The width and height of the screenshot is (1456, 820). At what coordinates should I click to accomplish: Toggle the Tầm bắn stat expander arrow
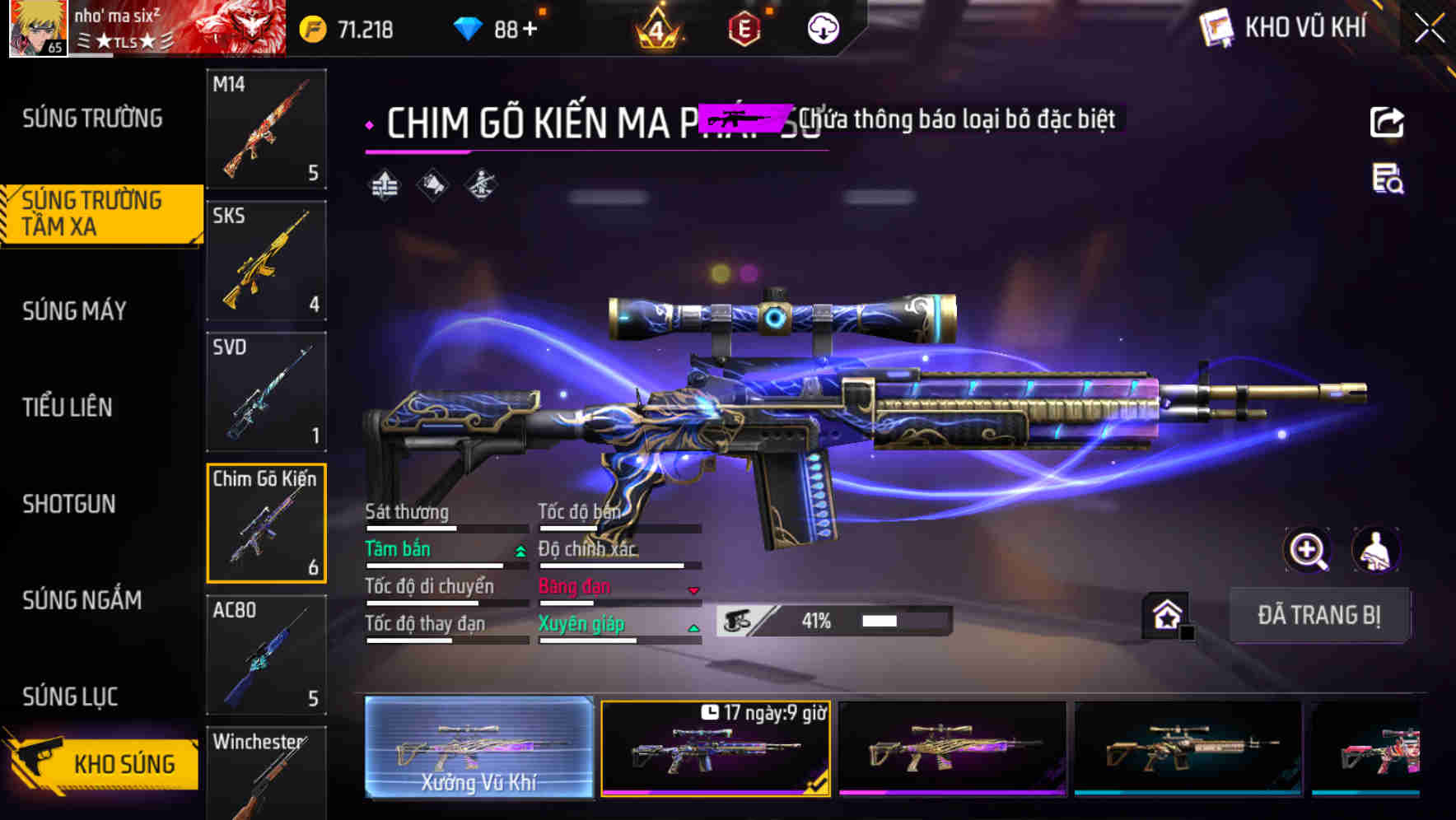[x=520, y=552]
